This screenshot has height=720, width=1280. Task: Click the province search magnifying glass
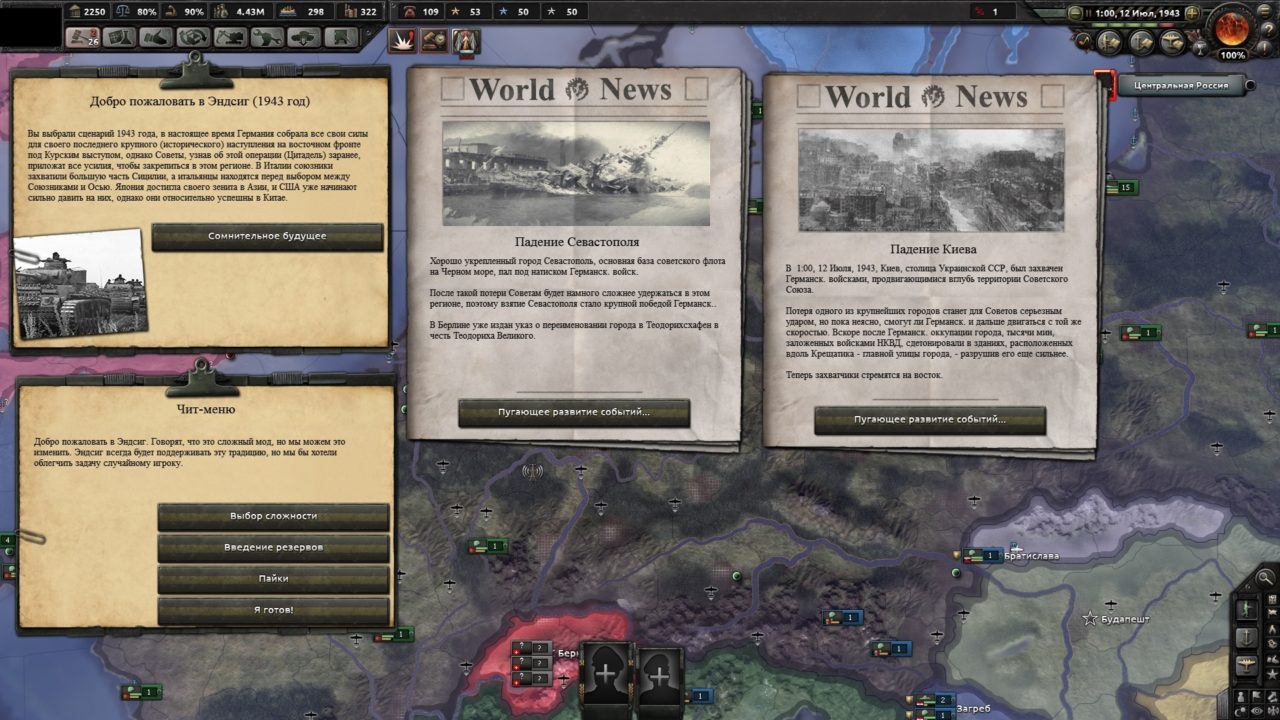pyautogui.click(x=1264, y=578)
